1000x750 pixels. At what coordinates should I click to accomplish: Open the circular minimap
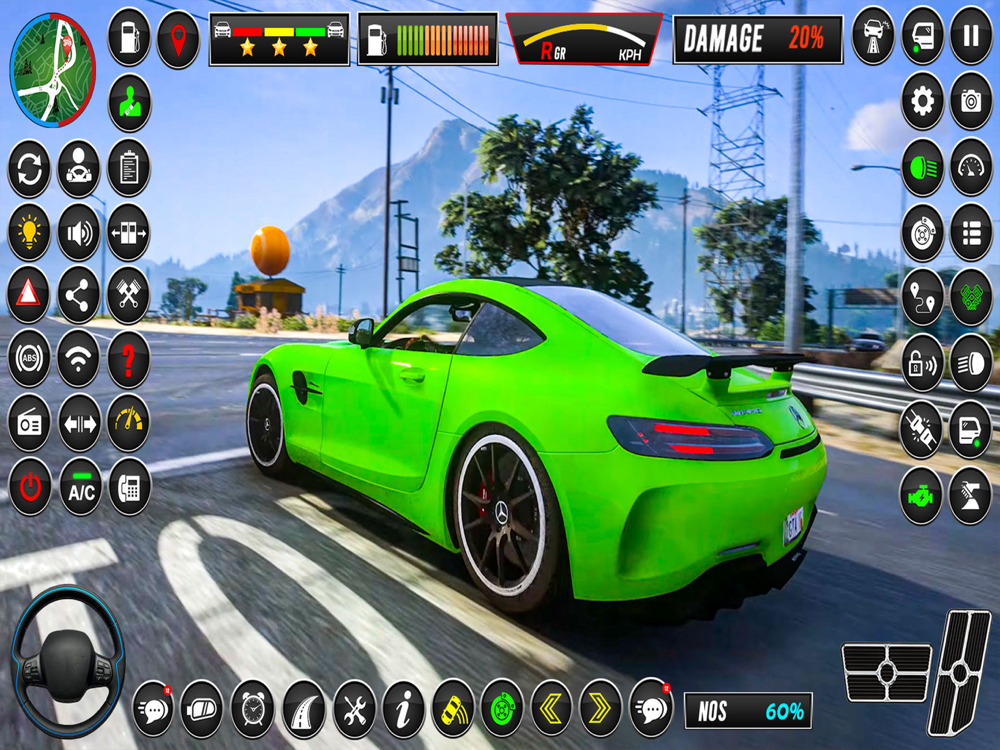coord(52,56)
